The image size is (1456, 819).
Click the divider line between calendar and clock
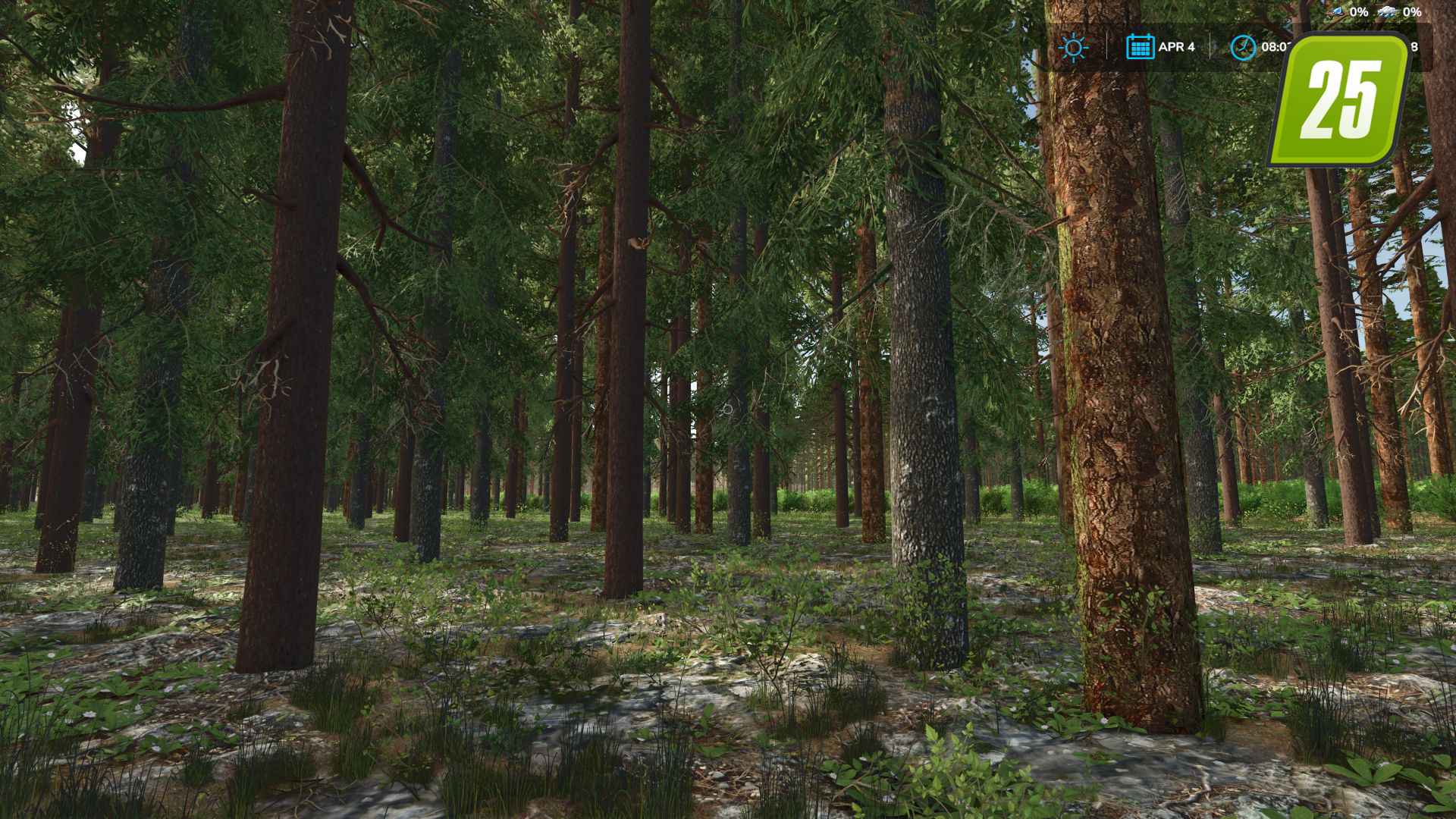pyautogui.click(x=1210, y=46)
